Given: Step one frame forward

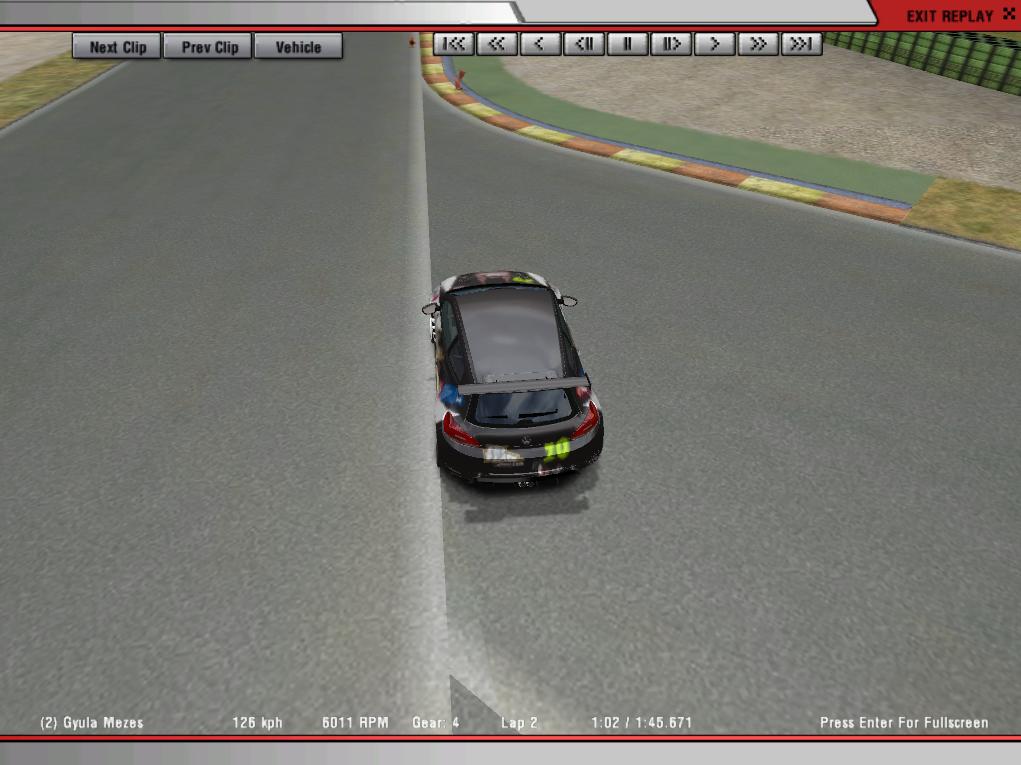Looking at the screenshot, I should (671, 44).
